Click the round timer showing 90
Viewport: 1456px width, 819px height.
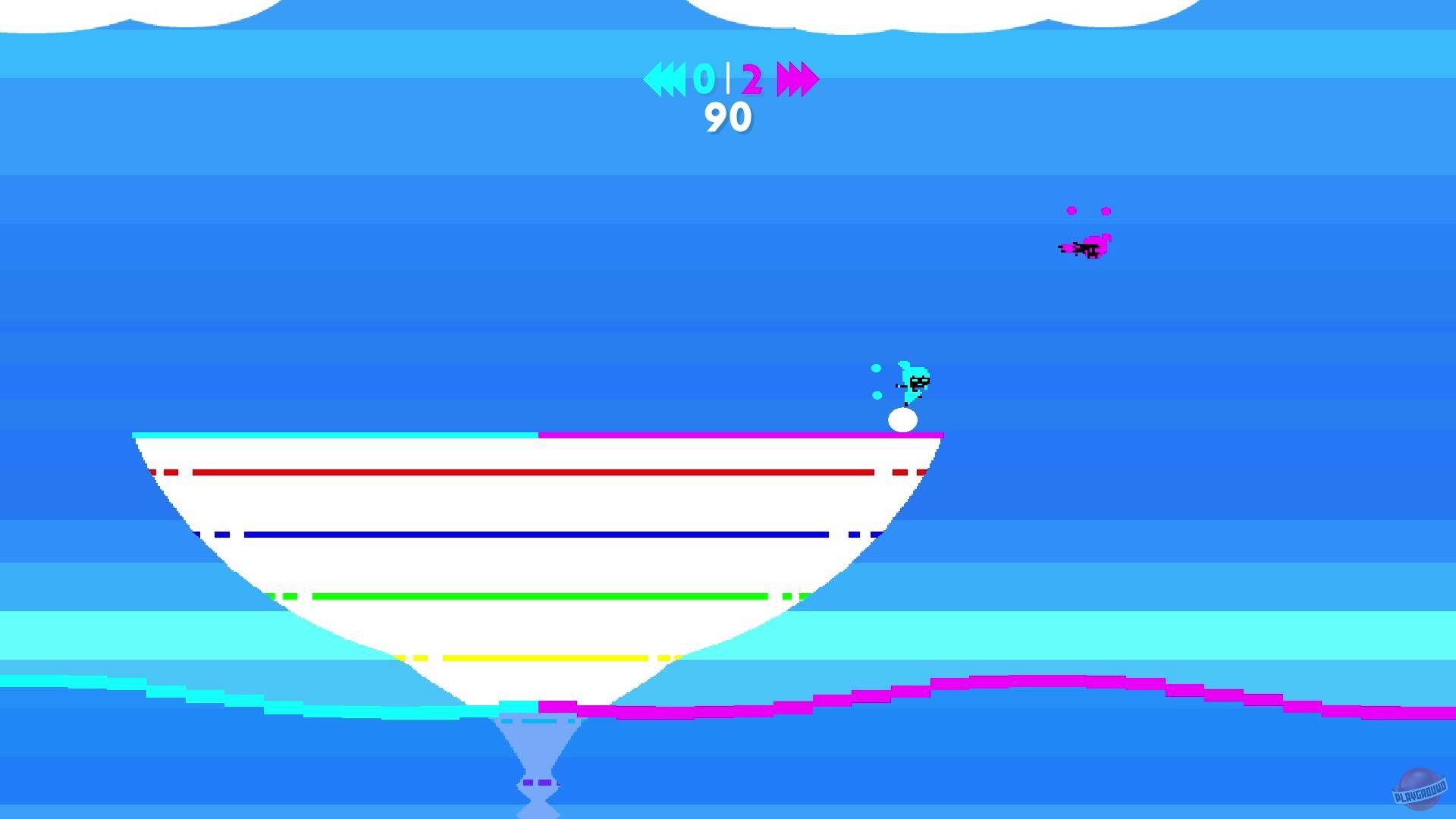[727, 115]
